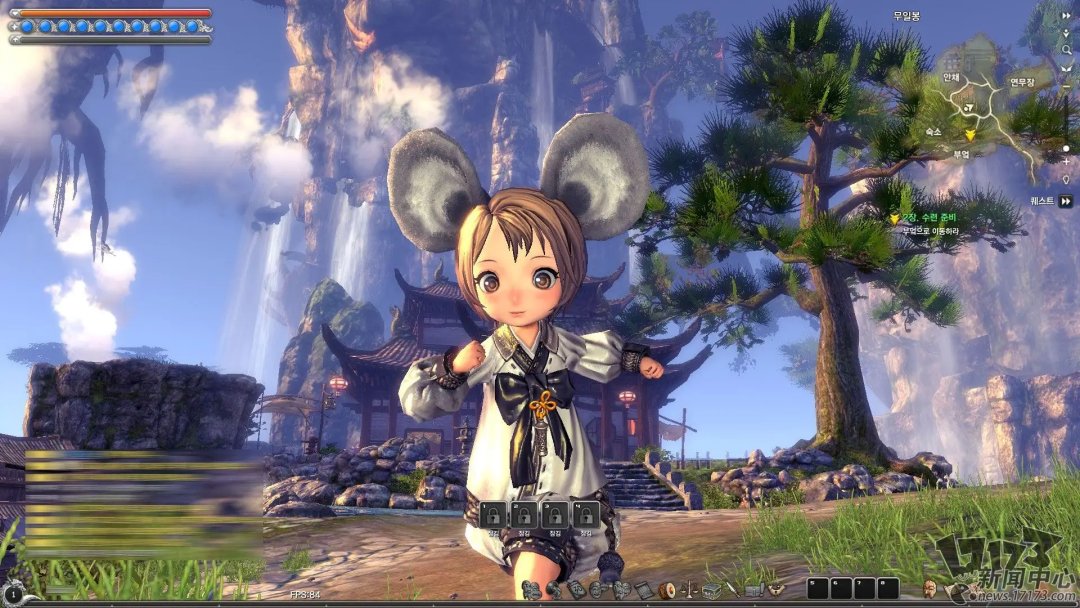This screenshot has width=1080, height=608.
Task: Click the drum icon in bottom menu
Action: click(x=667, y=590)
